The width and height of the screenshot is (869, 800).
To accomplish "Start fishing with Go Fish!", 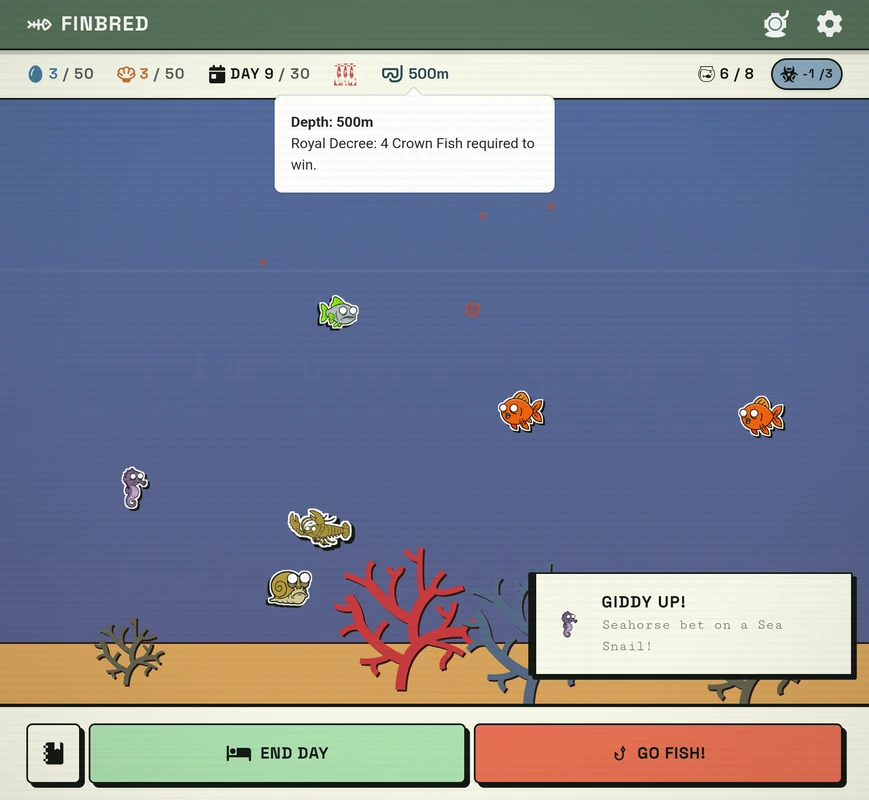I will pos(658,753).
